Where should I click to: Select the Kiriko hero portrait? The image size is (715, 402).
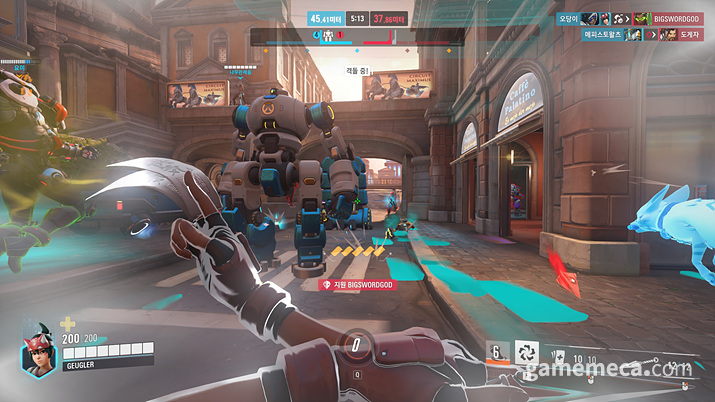(39, 353)
